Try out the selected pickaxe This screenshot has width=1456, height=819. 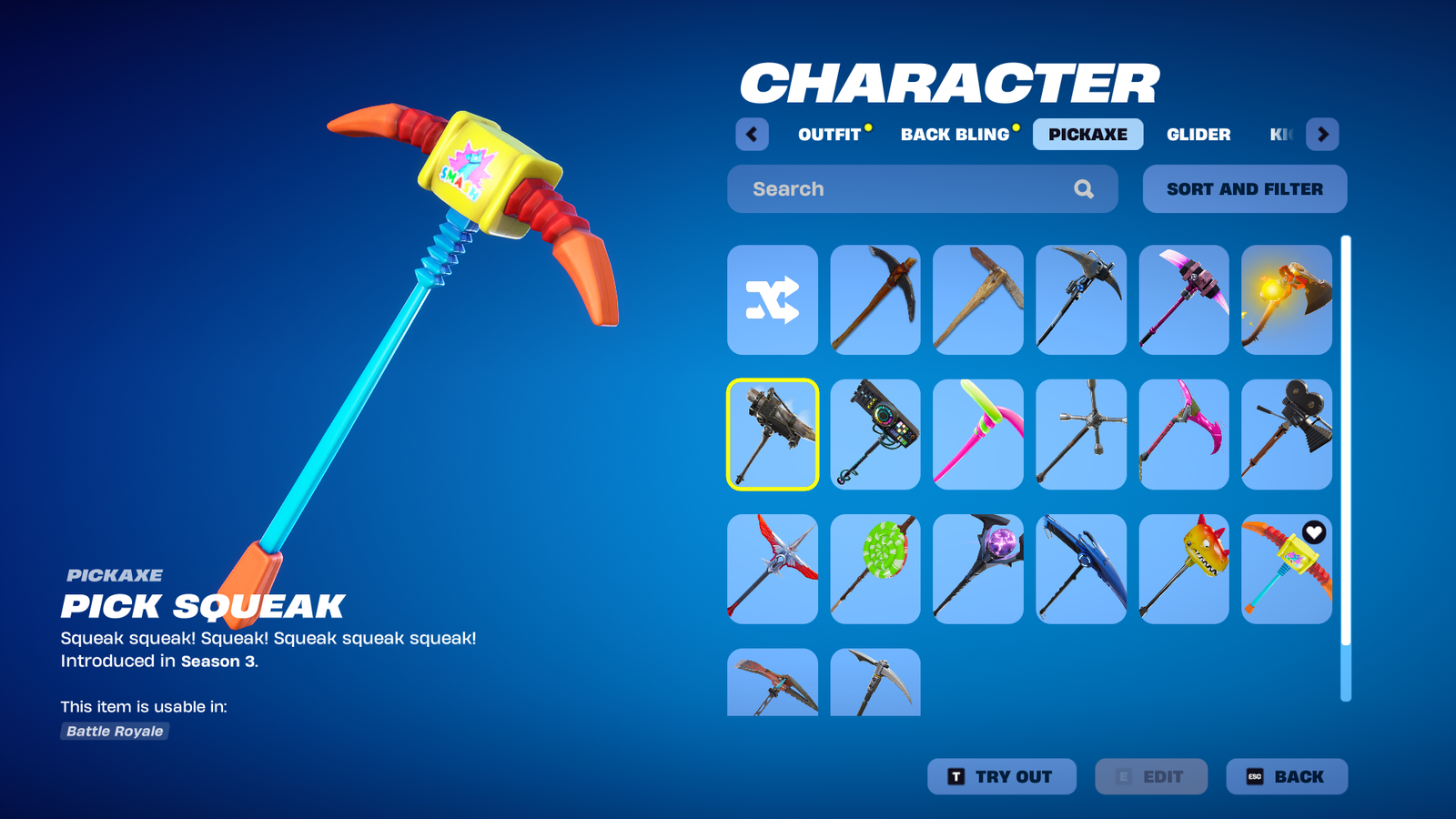coord(1001,777)
